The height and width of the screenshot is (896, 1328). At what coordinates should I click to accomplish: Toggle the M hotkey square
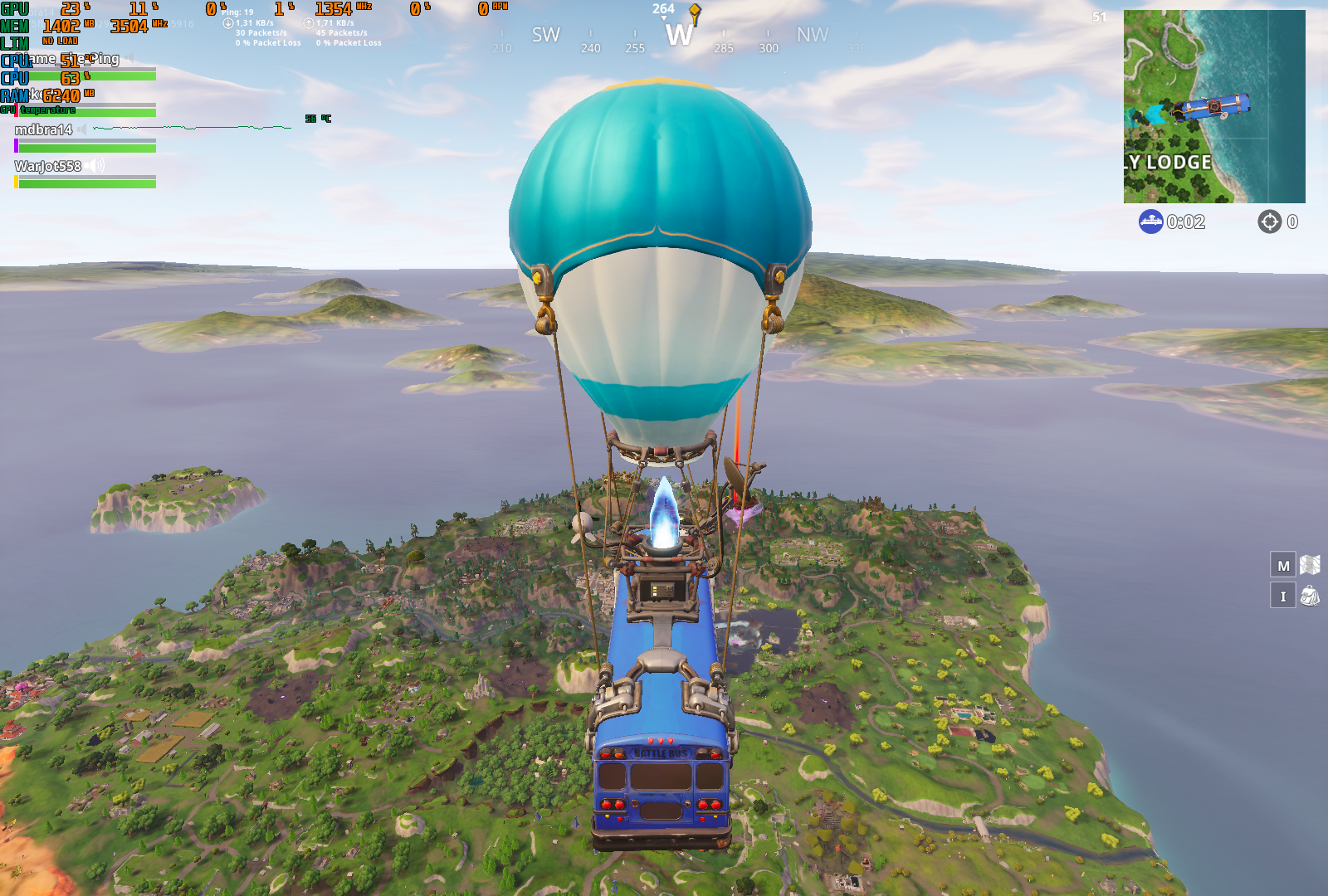pyautogui.click(x=1282, y=565)
